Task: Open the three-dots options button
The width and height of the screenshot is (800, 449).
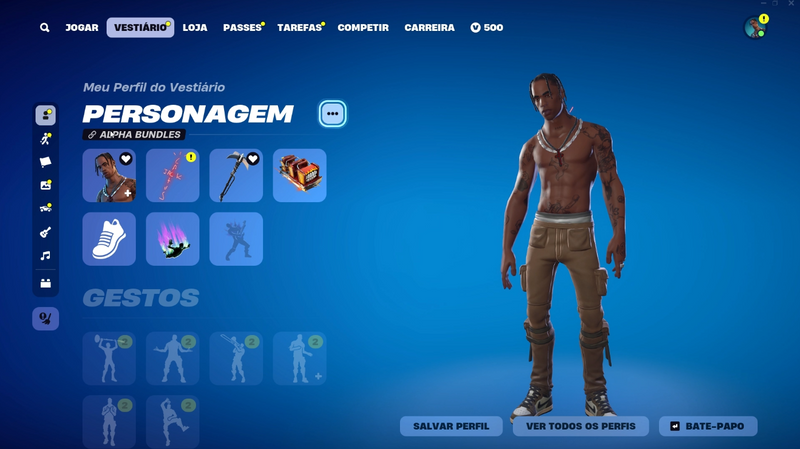Action: pos(333,114)
